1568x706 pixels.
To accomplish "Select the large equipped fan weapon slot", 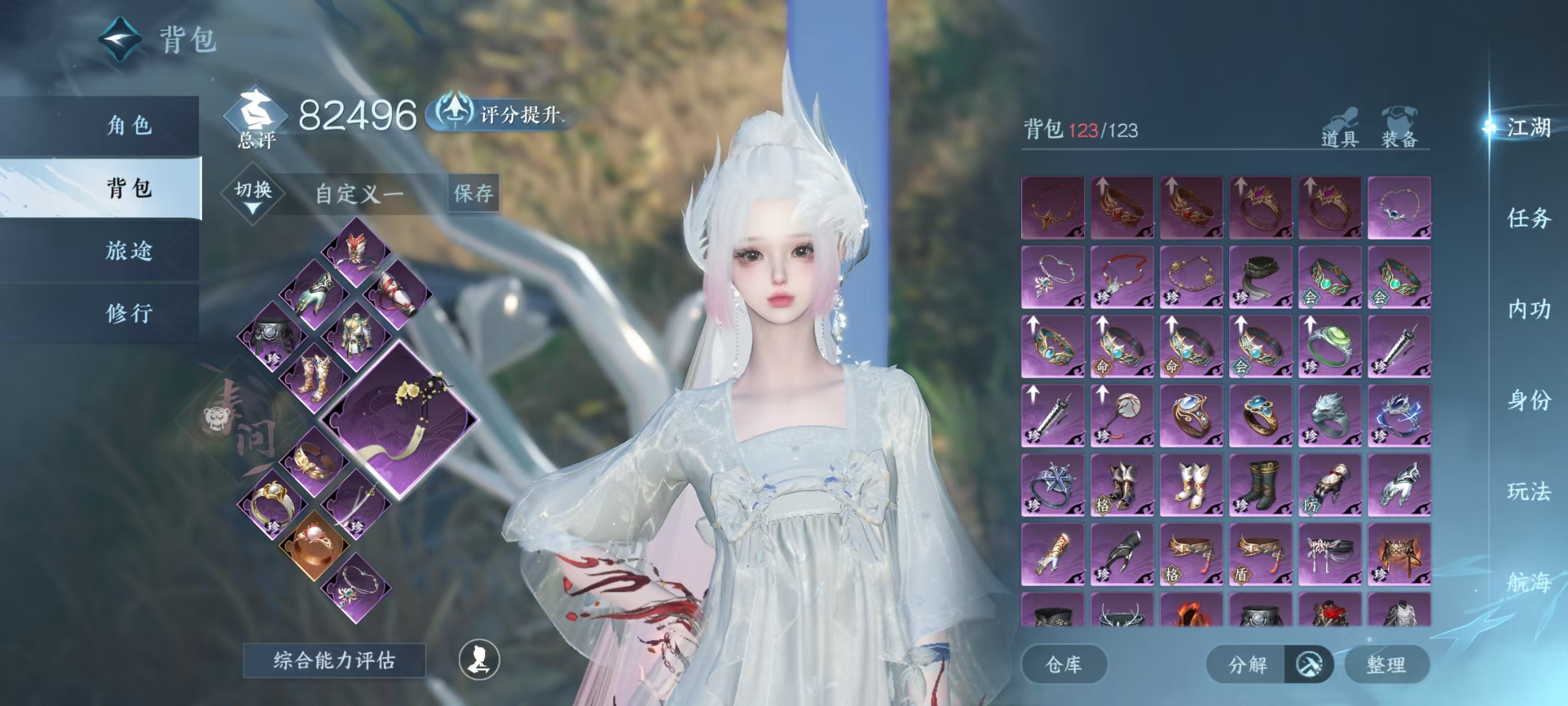I will coord(400,420).
